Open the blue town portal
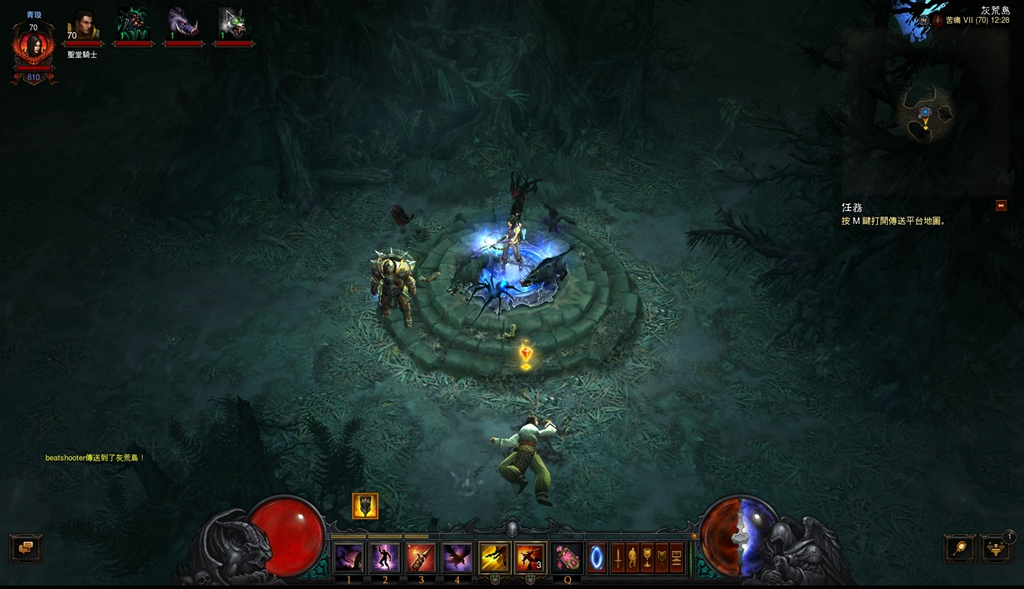This screenshot has width=1024, height=589. point(596,556)
